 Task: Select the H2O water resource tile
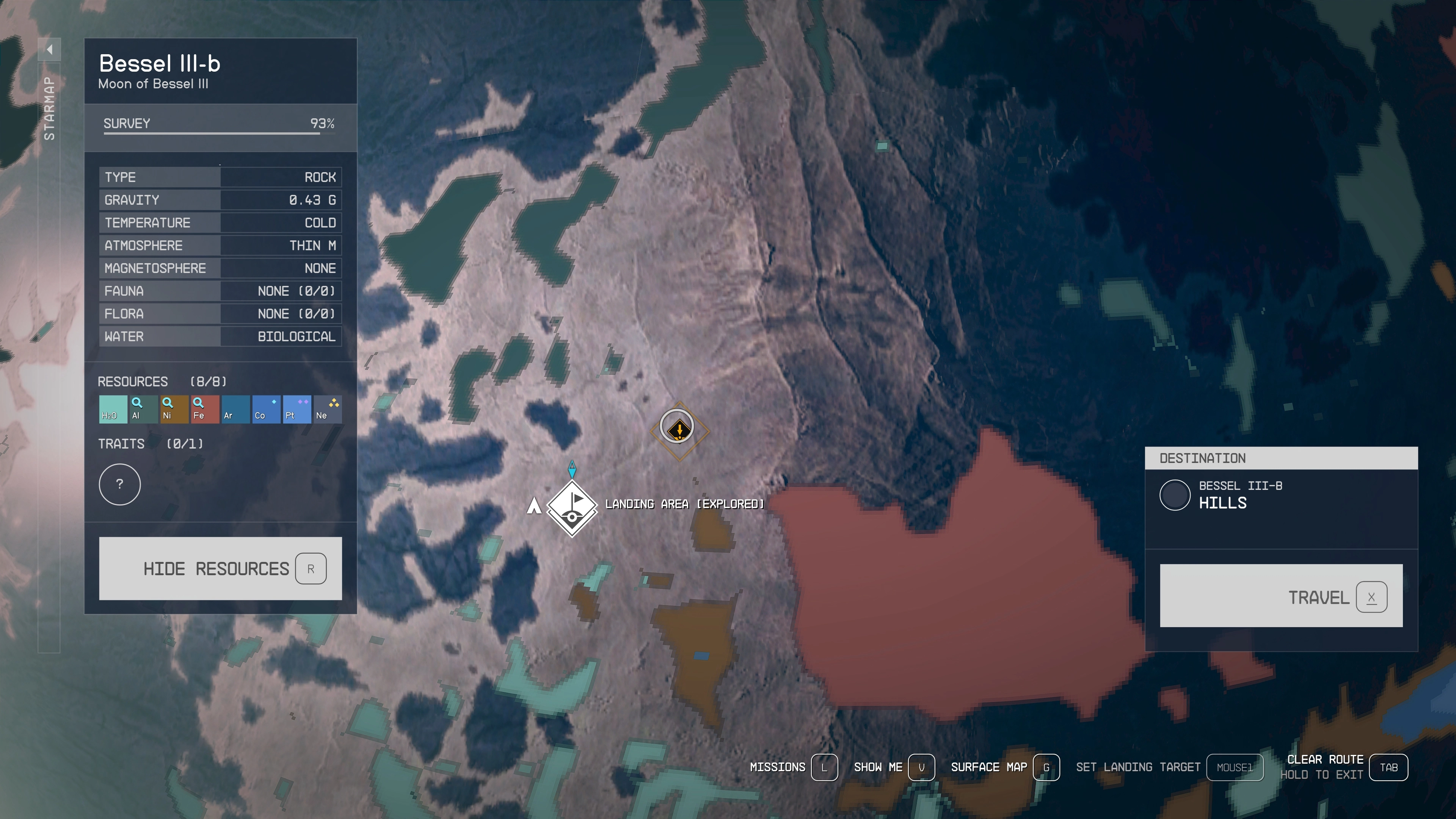(113, 409)
